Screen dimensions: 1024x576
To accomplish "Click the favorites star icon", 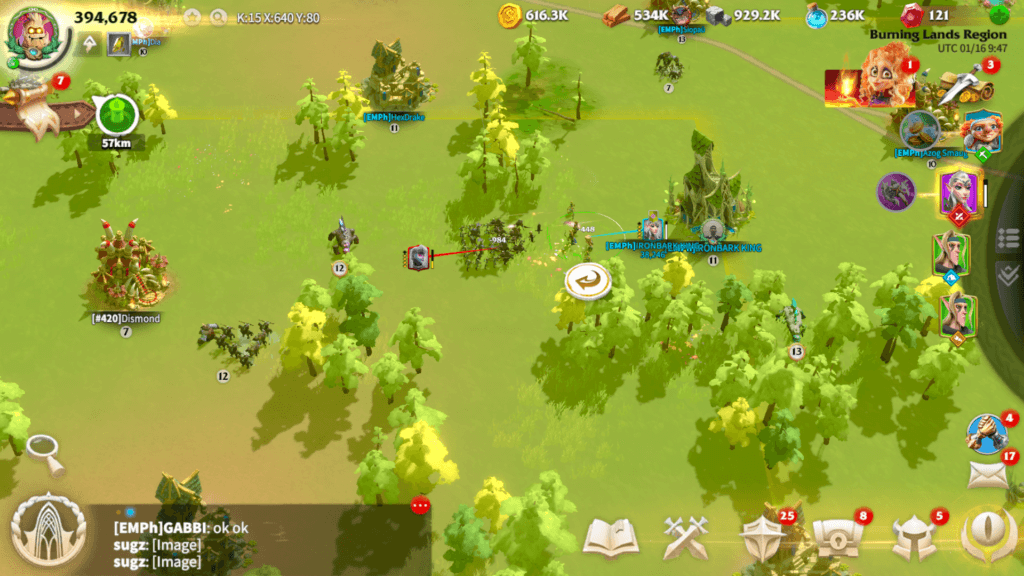I will [x=191, y=17].
